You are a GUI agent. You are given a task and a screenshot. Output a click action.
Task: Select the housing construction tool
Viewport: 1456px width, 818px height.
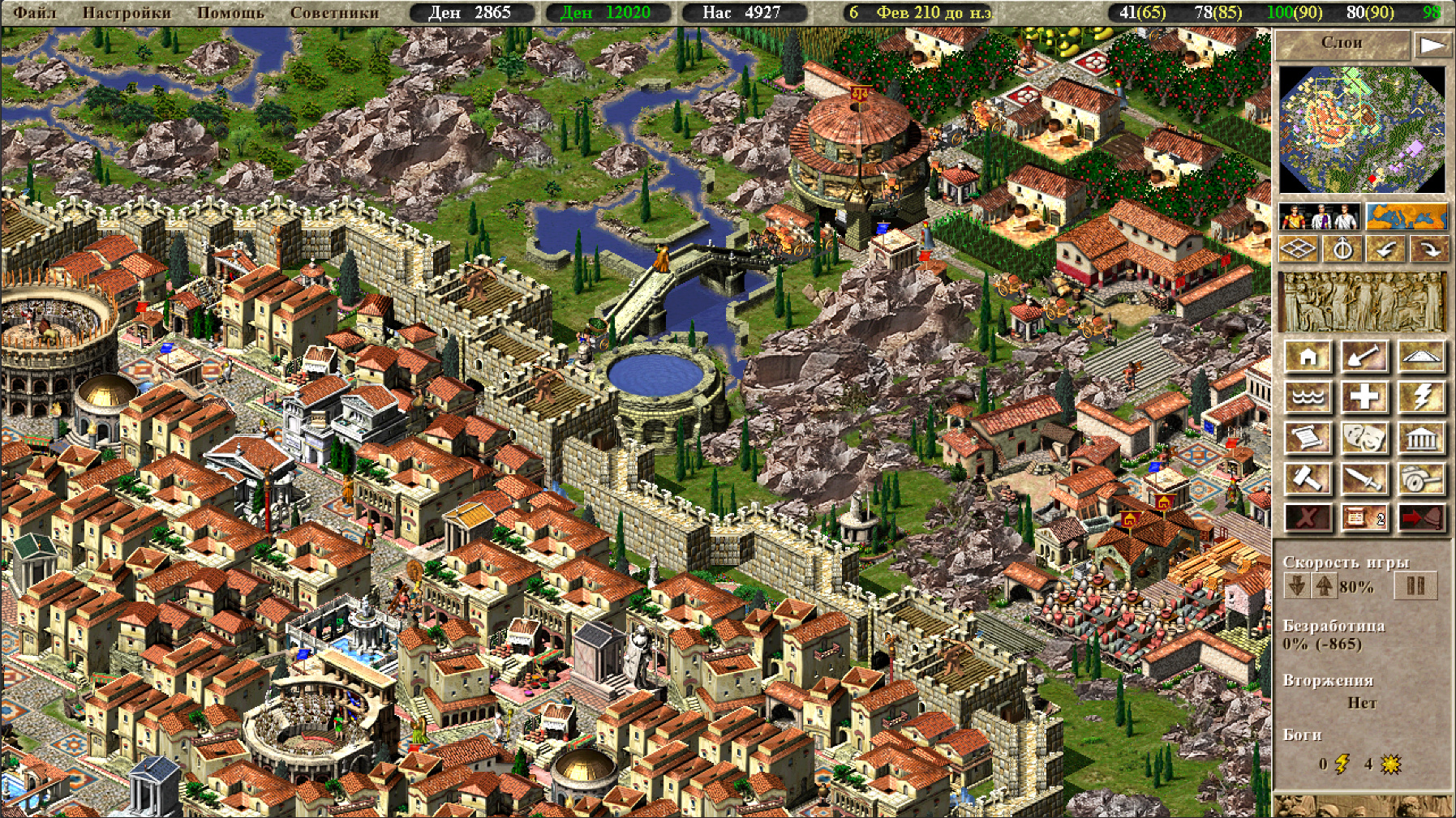pyautogui.click(x=1308, y=357)
